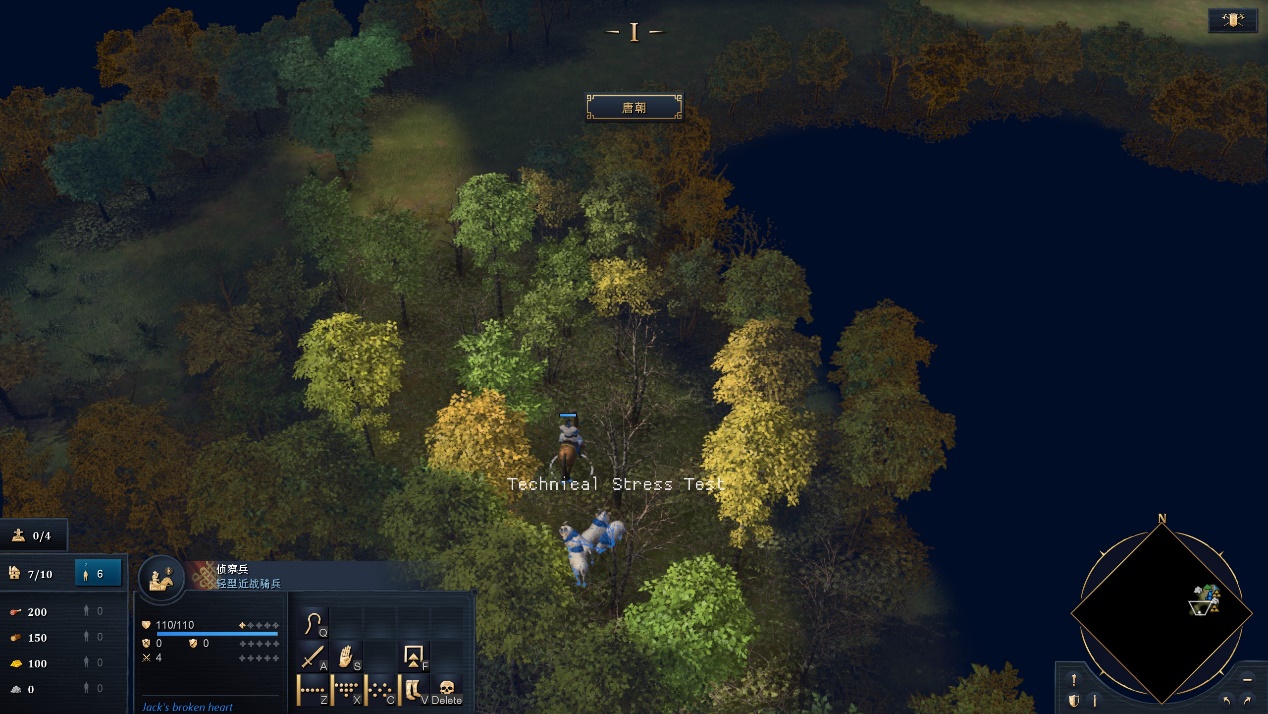Choose the sword attack-move command

(x=314, y=657)
